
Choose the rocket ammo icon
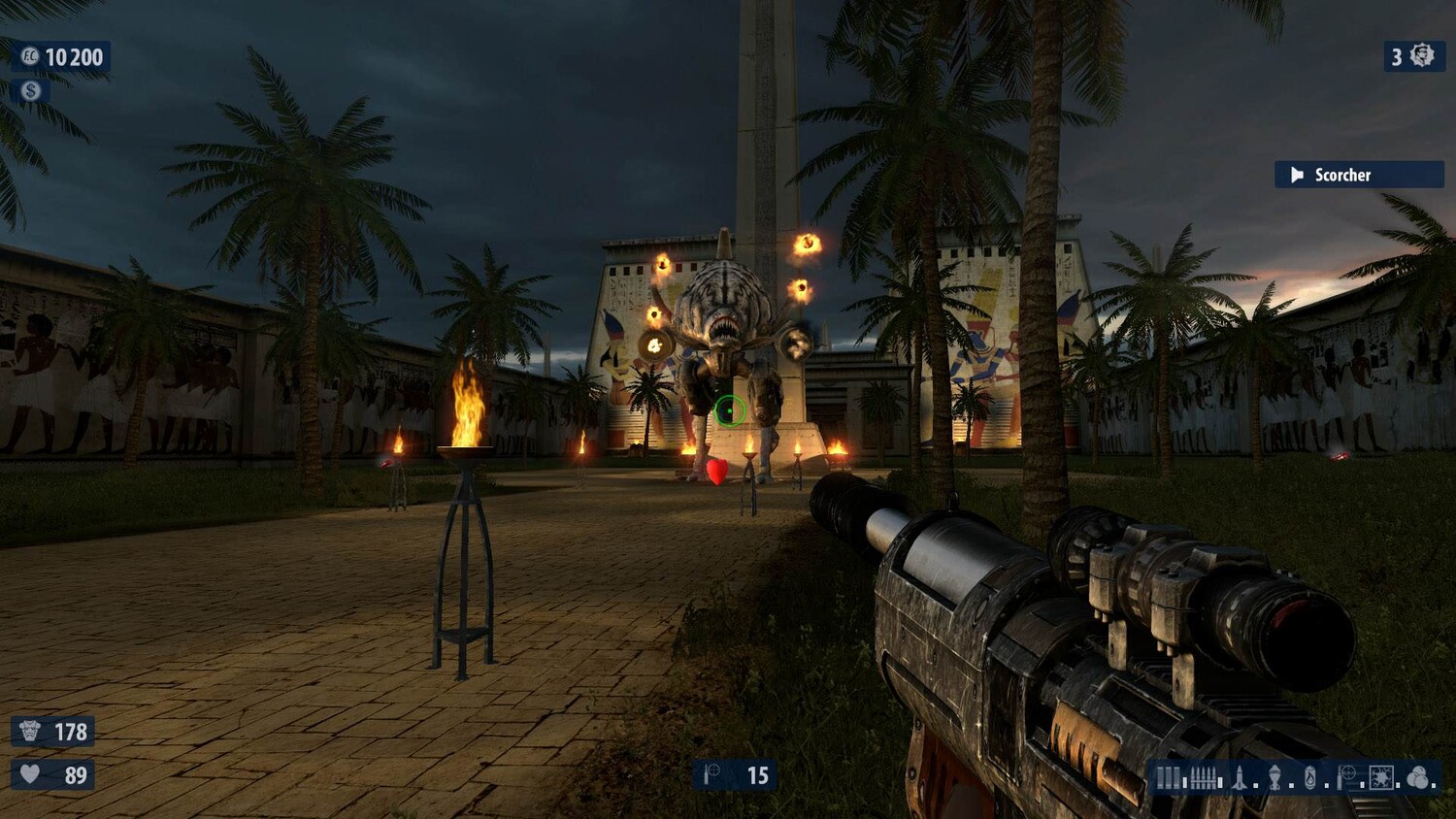[x=1240, y=777]
